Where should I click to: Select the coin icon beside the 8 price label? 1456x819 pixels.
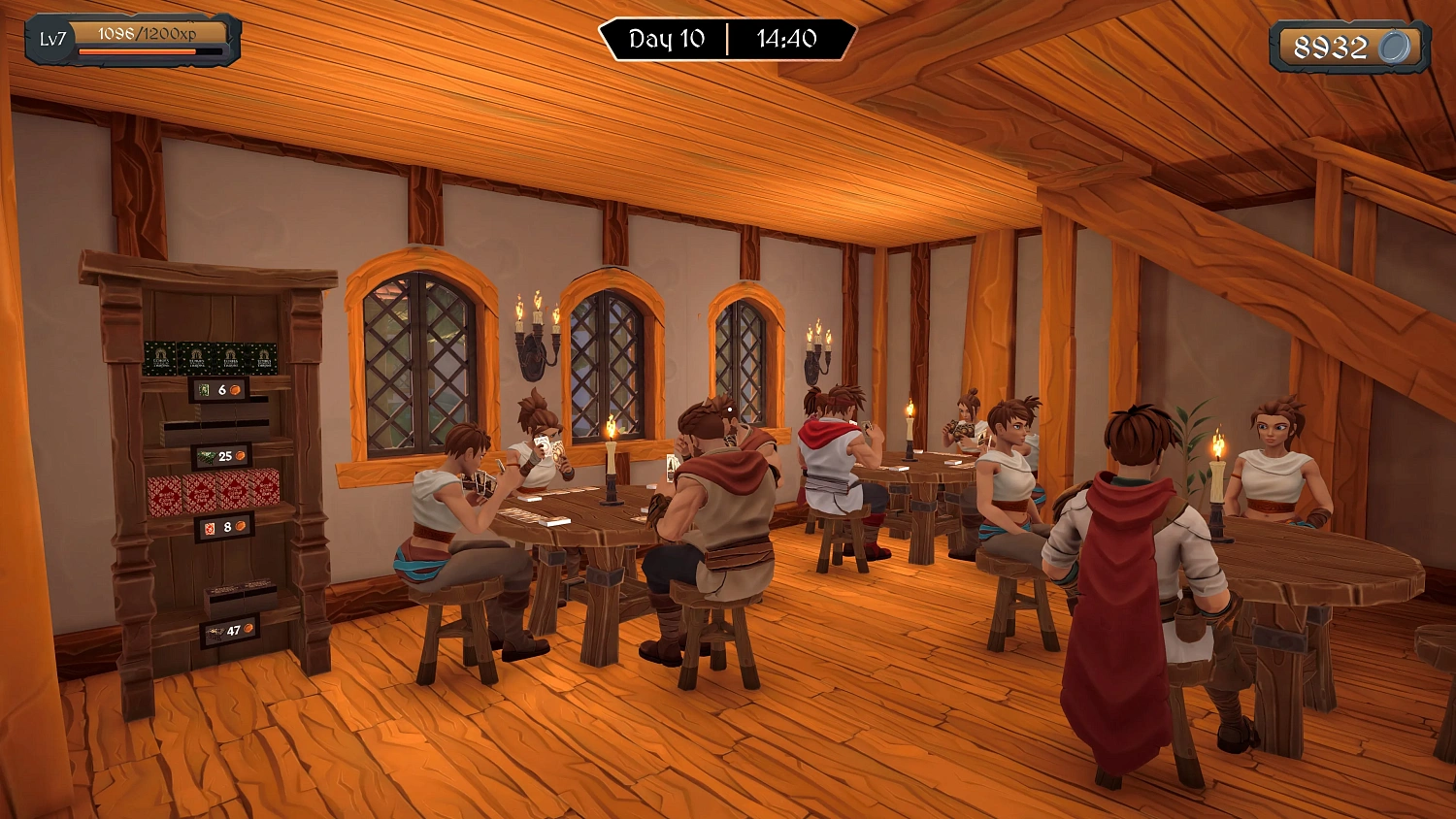tap(241, 525)
